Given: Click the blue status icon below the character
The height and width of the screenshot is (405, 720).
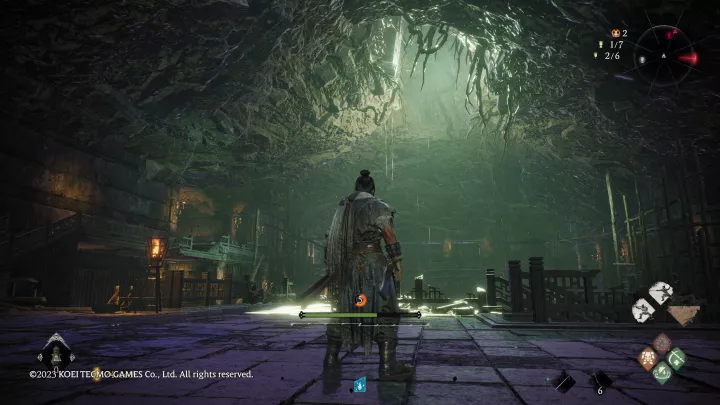Looking at the screenshot, I should pos(360,384).
